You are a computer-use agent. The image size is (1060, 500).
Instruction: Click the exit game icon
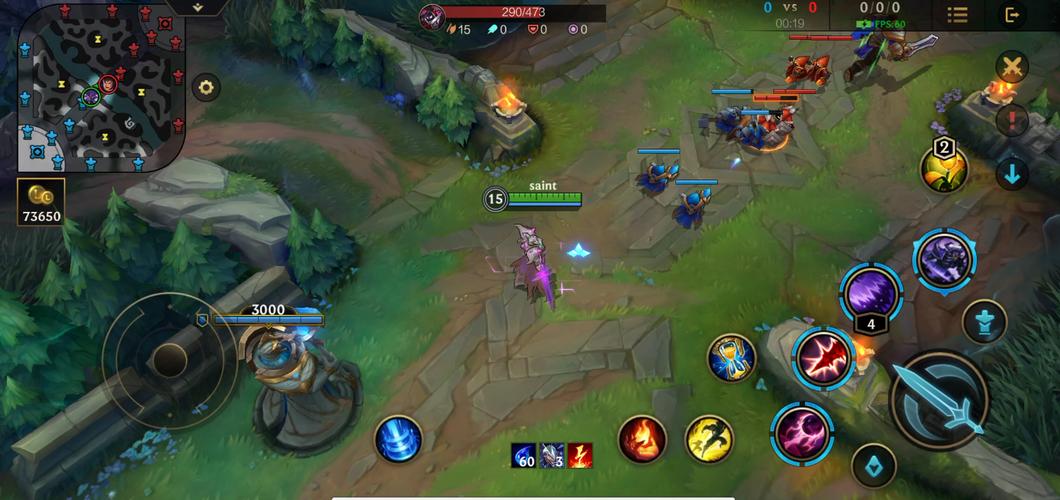click(x=1012, y=14)
